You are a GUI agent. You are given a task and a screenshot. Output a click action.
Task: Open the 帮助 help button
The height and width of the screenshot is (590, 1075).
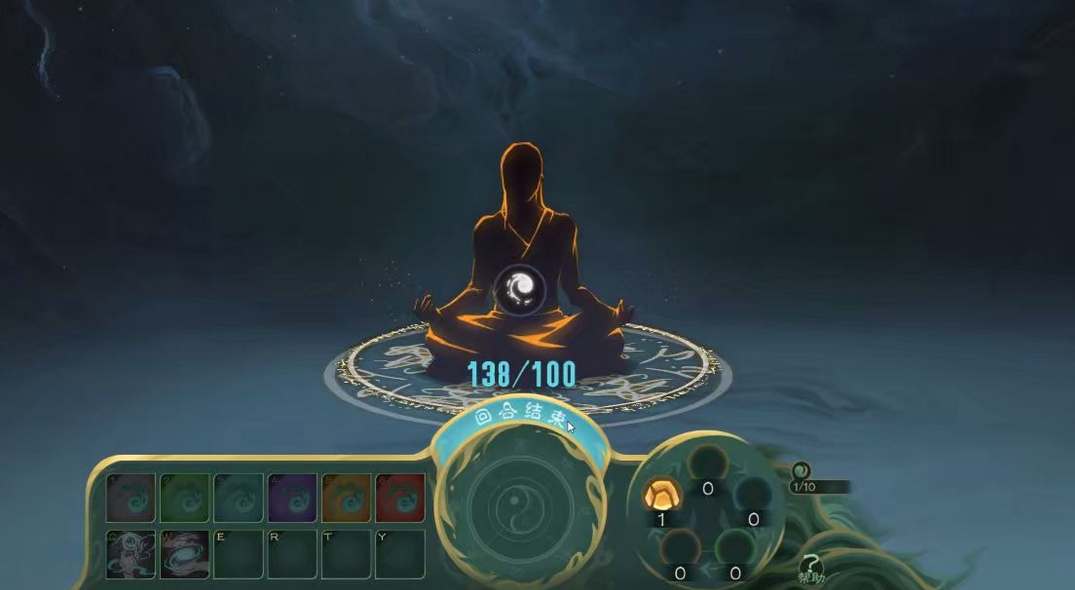(811, 569)
